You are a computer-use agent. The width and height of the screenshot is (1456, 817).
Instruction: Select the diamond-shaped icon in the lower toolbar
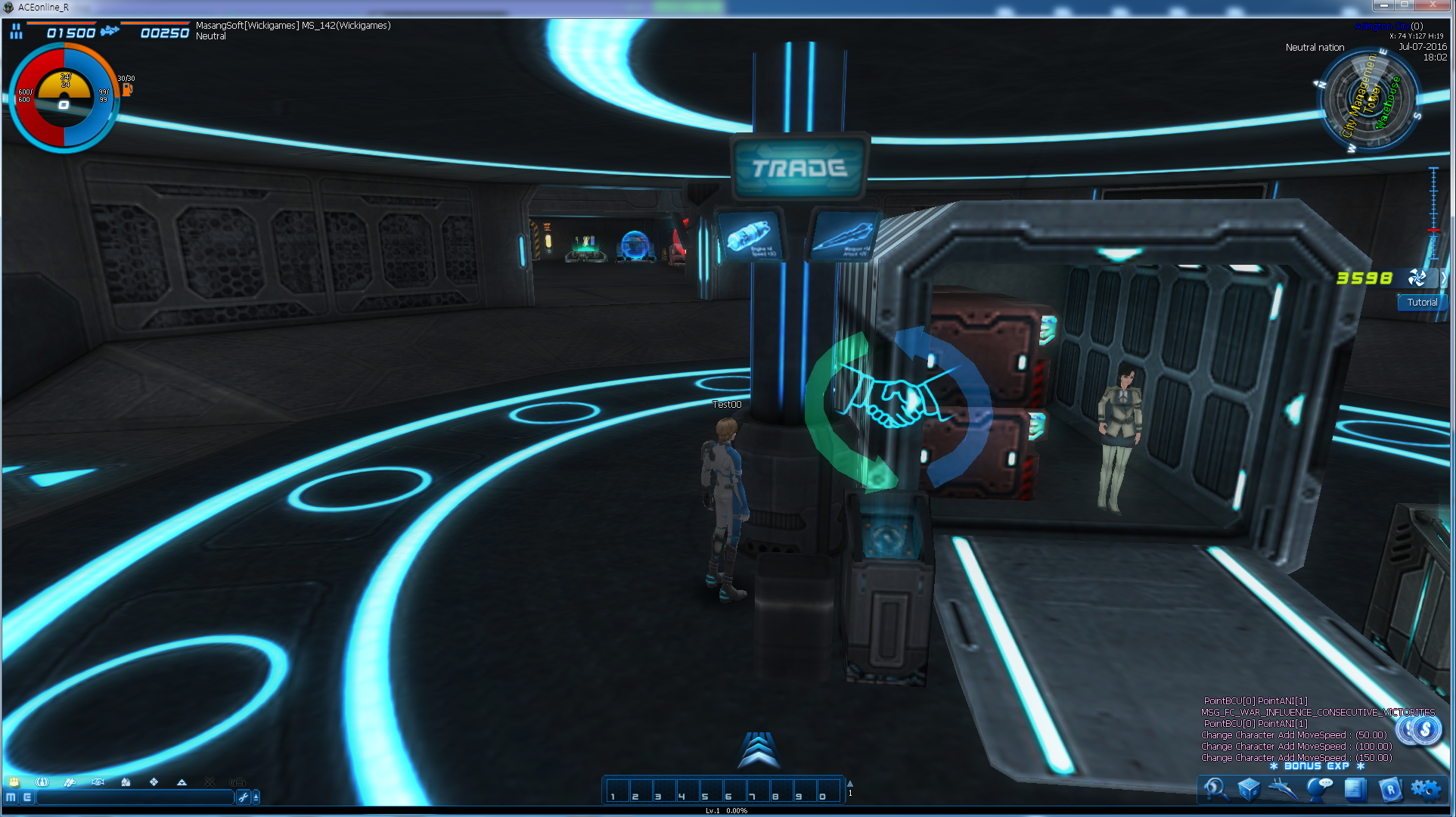click(x=155, y=782)
